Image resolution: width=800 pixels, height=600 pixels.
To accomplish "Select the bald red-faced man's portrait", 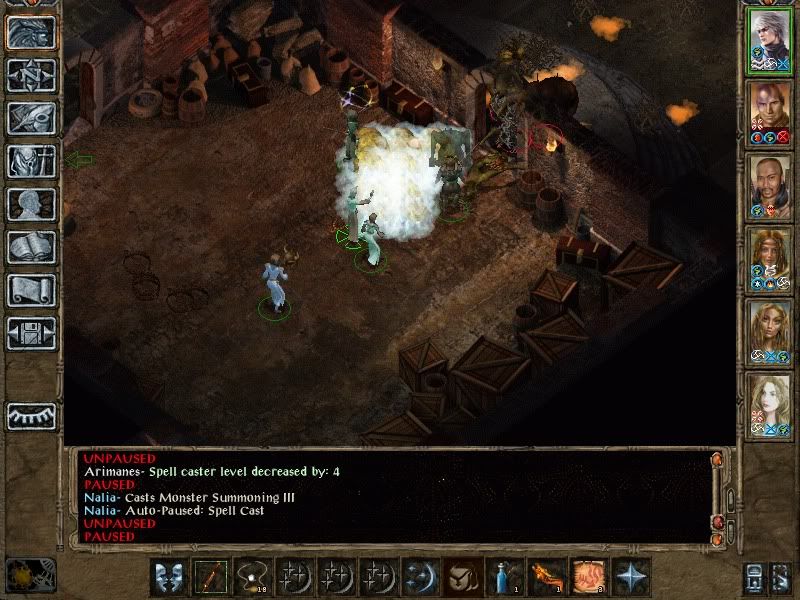I will tap(769, 112).
